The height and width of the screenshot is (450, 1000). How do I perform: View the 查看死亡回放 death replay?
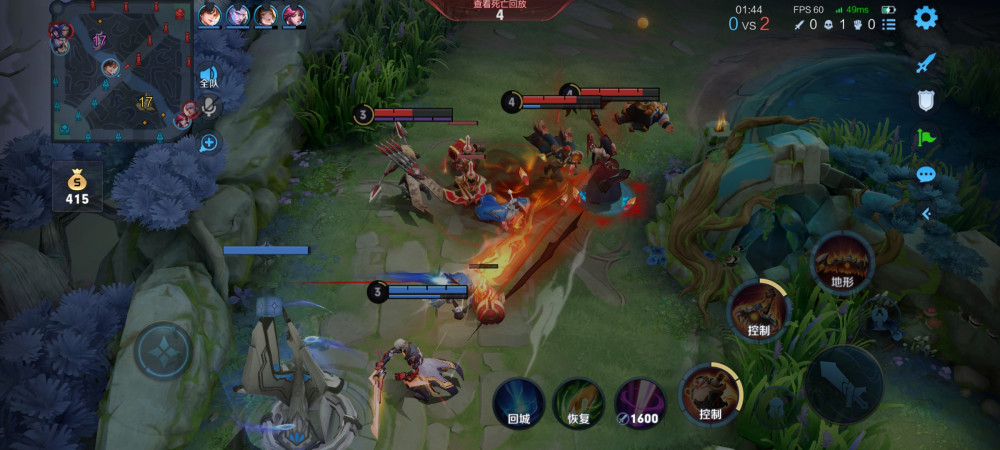(x=499, y=10)
